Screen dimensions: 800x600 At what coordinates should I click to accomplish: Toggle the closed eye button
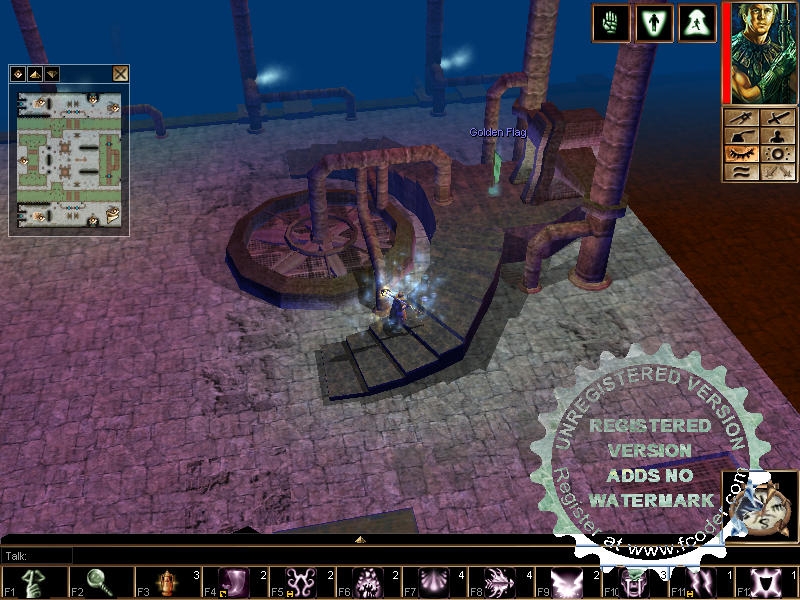(740, 154)
